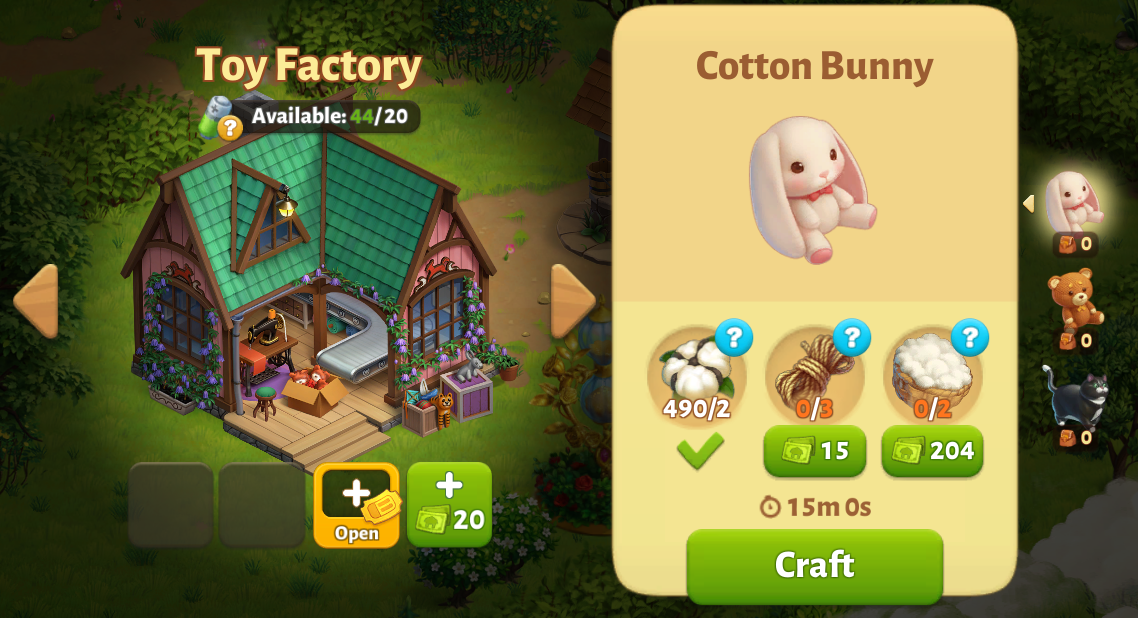The image size is (1138, 618).
Task: Choose the Cotton Bunny recipe thumbnail
Action: 1073,201
